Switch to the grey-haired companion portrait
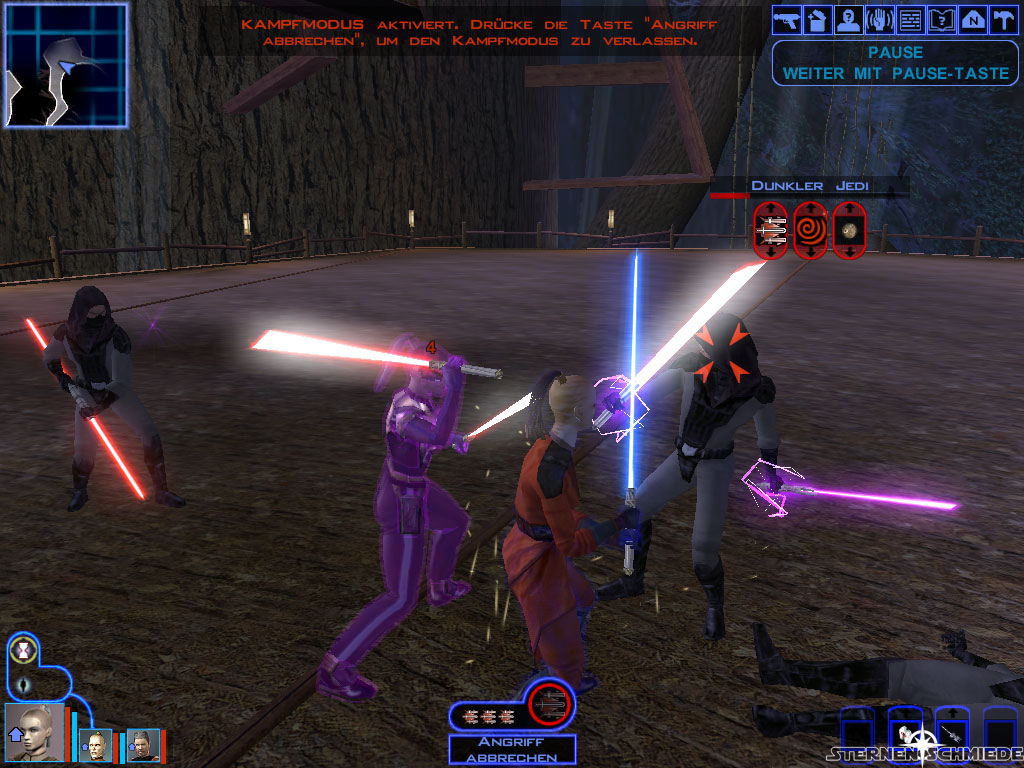This screenshot has width=1024, height=768. [142, 745]
